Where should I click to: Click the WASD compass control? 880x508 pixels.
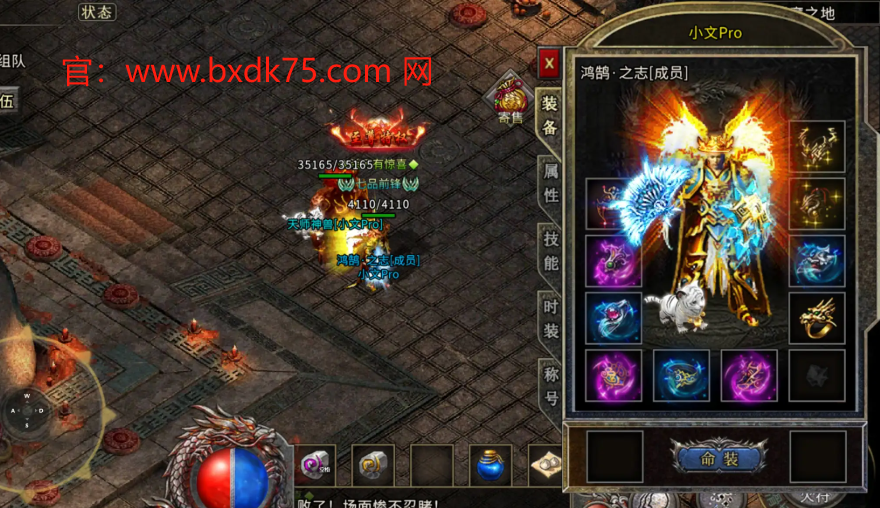click(x=27, y=410)
